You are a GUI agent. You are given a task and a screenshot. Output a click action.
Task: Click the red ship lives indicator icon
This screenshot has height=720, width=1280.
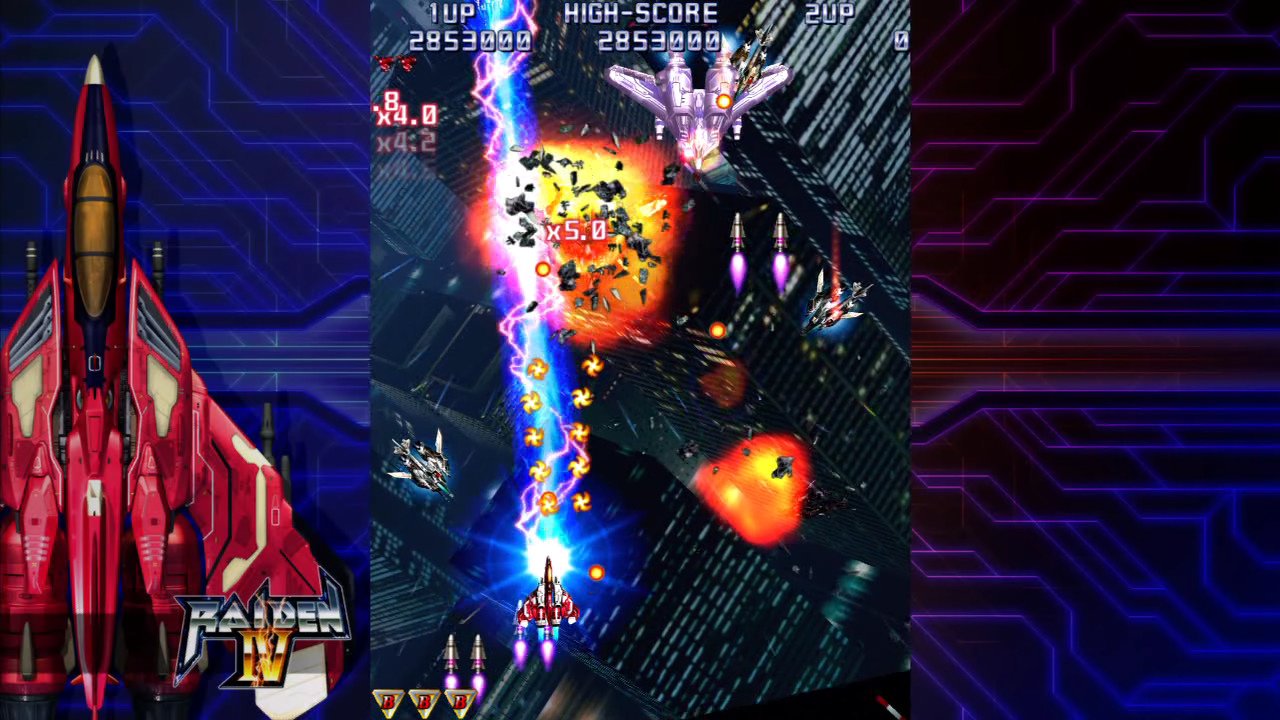(x=394, y=60)
